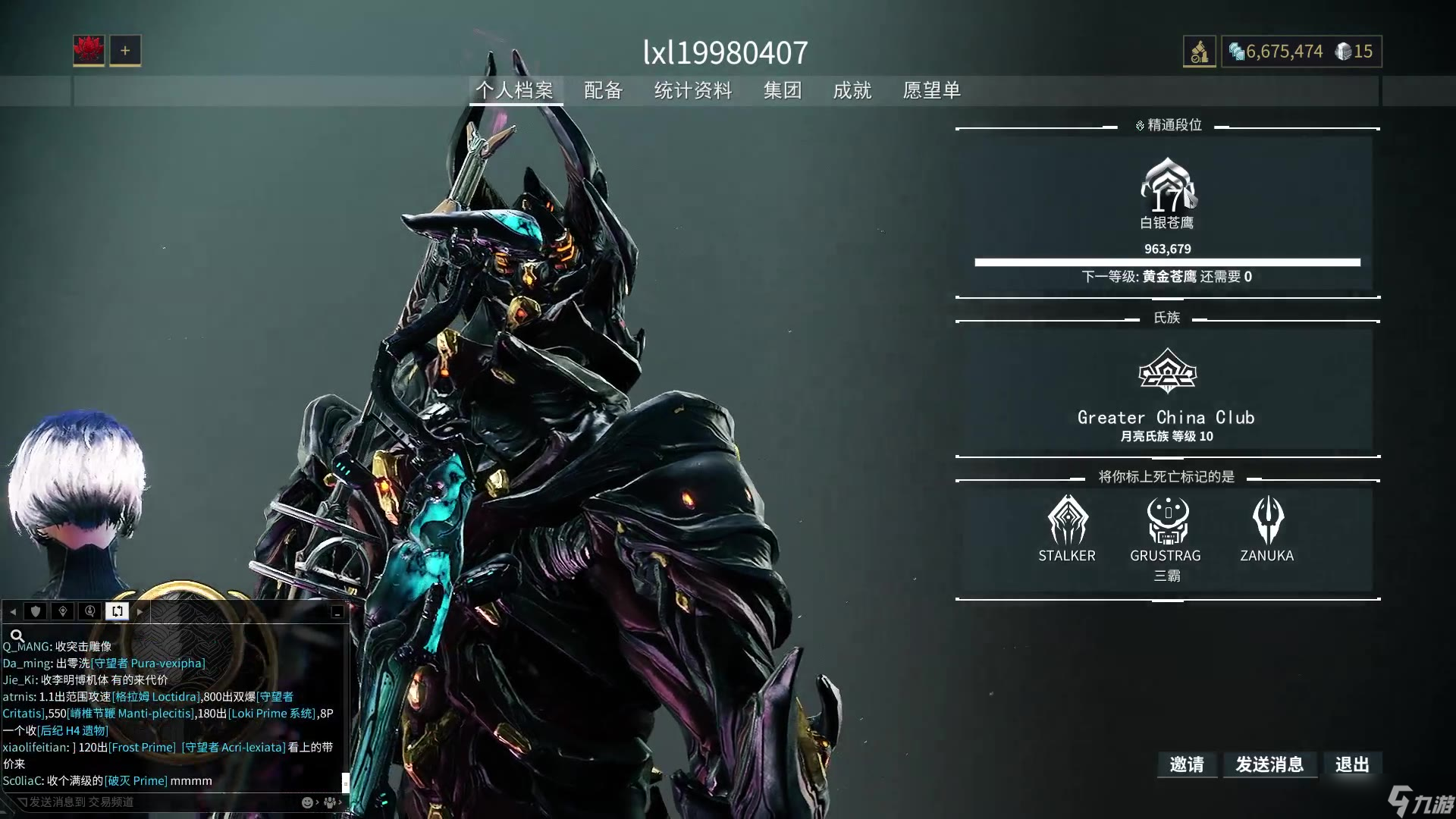Screen dimensions: 1456x819
Task: Click the Greater China Club clan emblem
Action: (1167, 372)
